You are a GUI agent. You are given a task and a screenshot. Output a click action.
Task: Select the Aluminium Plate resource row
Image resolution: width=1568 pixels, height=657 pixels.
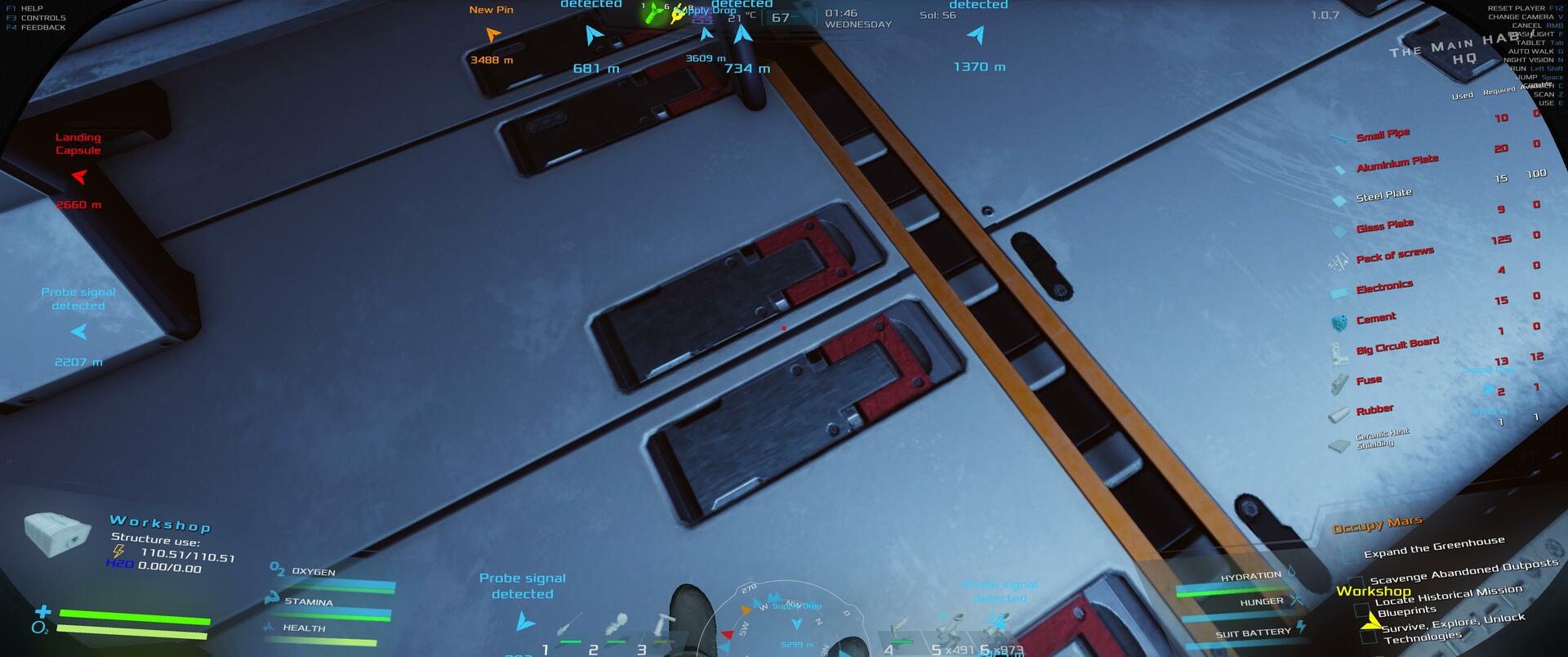(1396, 163)
